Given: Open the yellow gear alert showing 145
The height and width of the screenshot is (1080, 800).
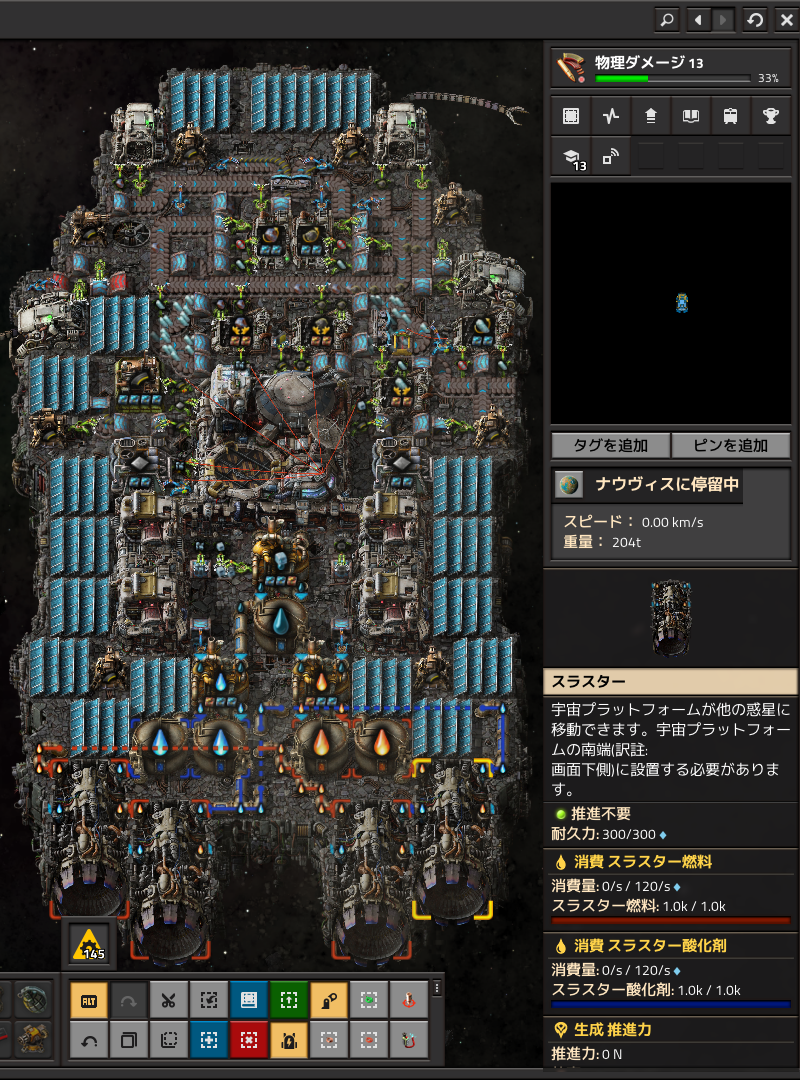Looking at the screenshot, I should coord(90,943).
